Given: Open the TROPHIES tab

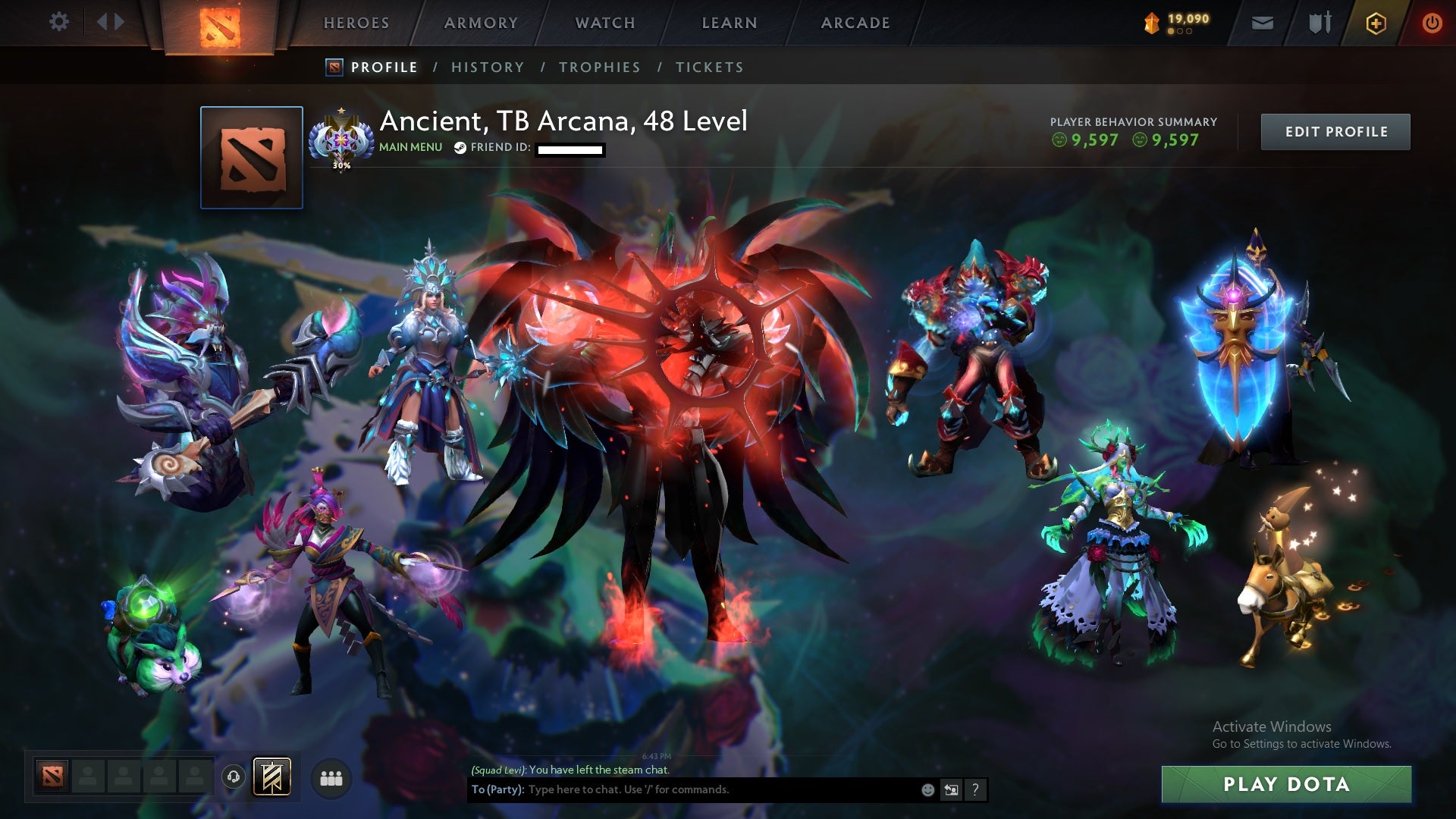Looking at the screenshot, I should click(x=601, y=67).
